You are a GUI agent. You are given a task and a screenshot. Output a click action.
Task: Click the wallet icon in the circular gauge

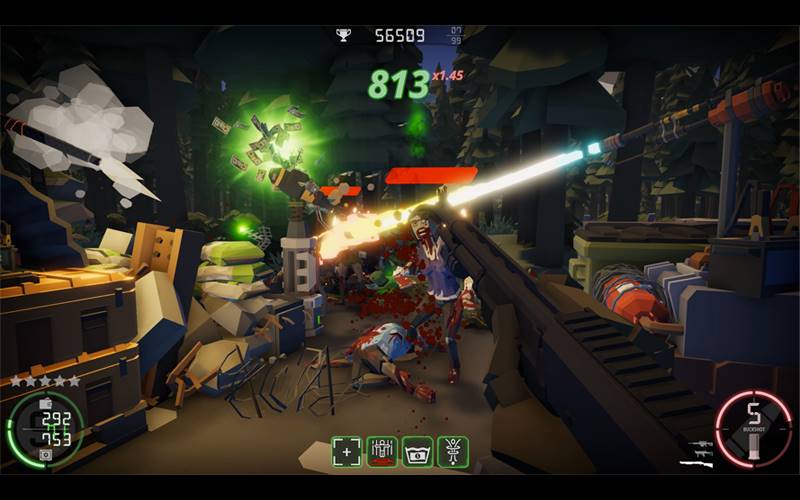pos(44,403)
